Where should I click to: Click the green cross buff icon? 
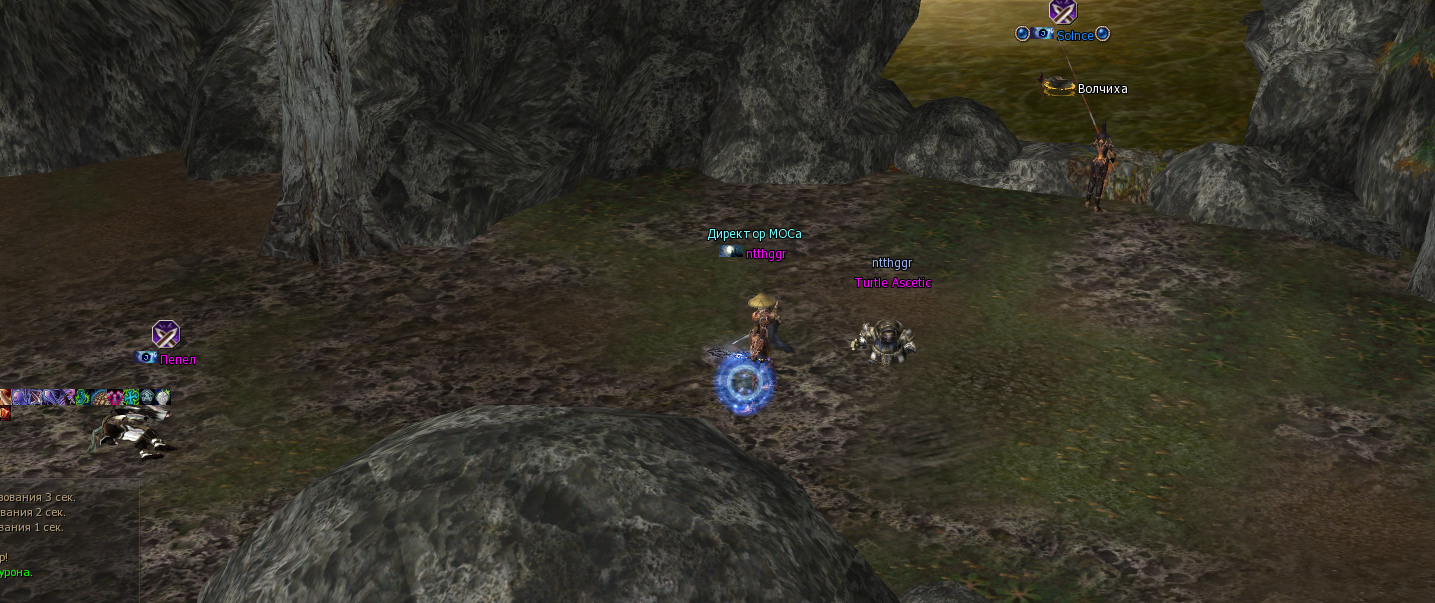tap(131, 397)
